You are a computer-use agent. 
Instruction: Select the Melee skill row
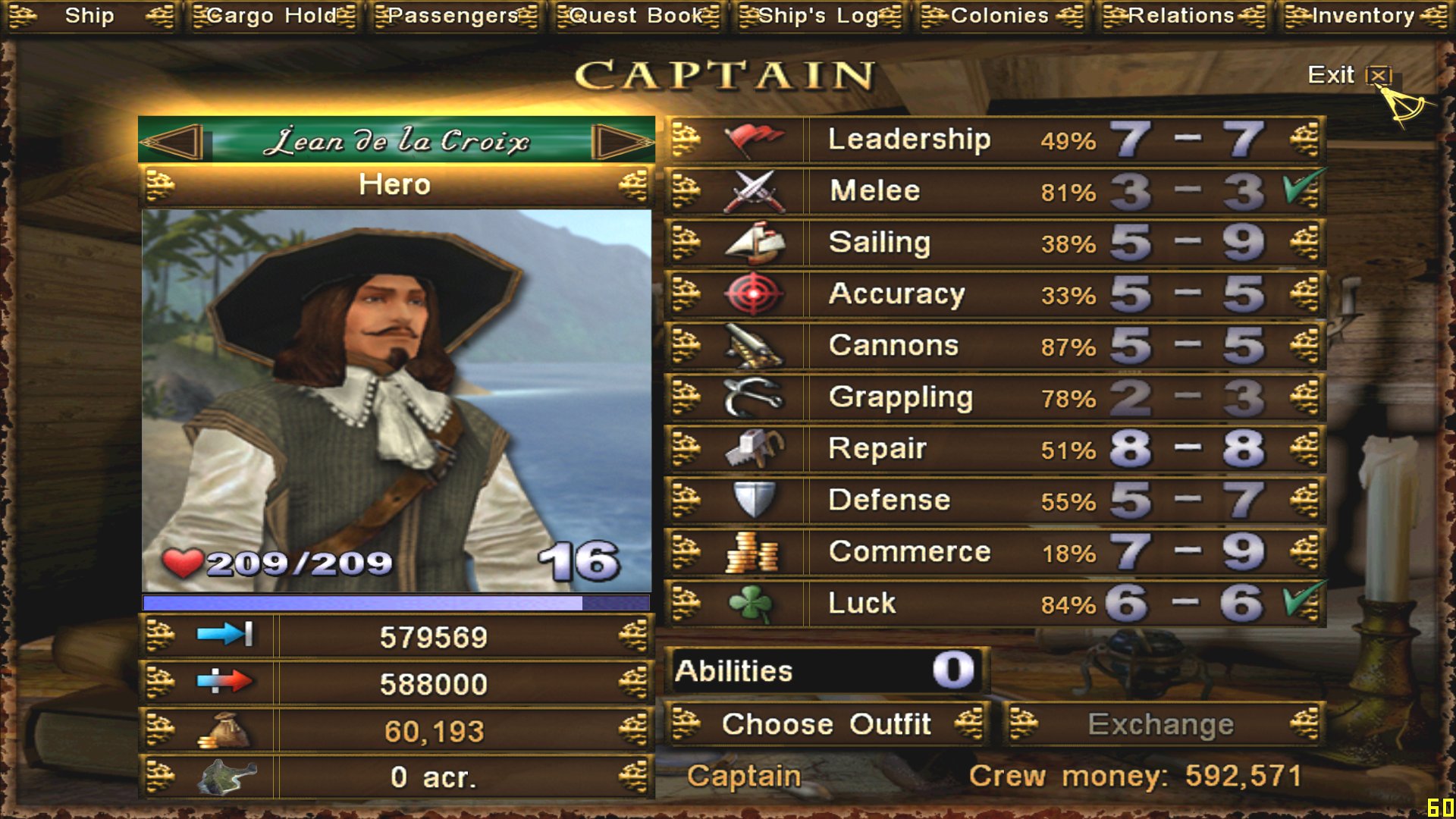click(x=993, y=191)
